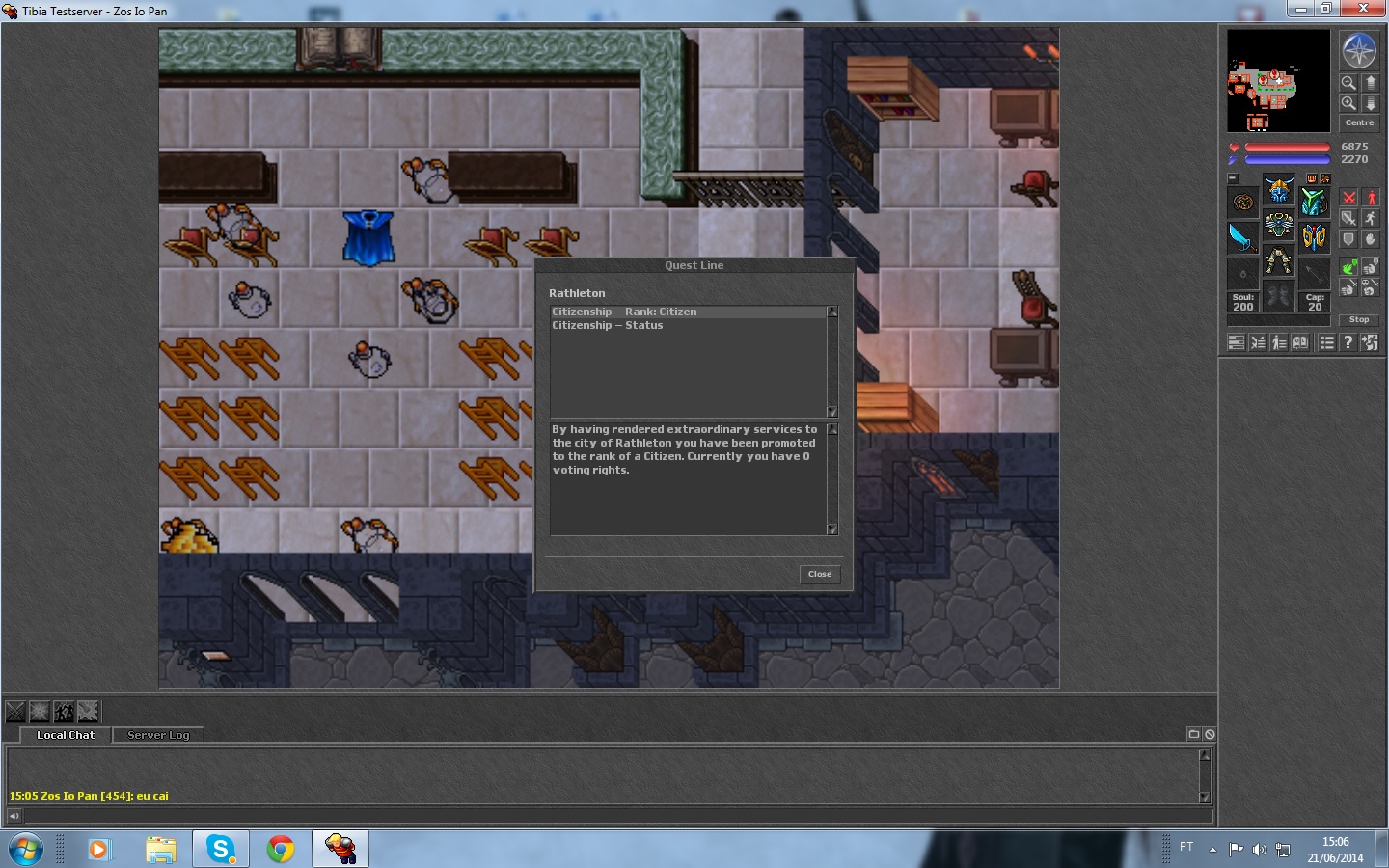Click the chat text input field
The image size is (1389, 868).
[608, 816]
